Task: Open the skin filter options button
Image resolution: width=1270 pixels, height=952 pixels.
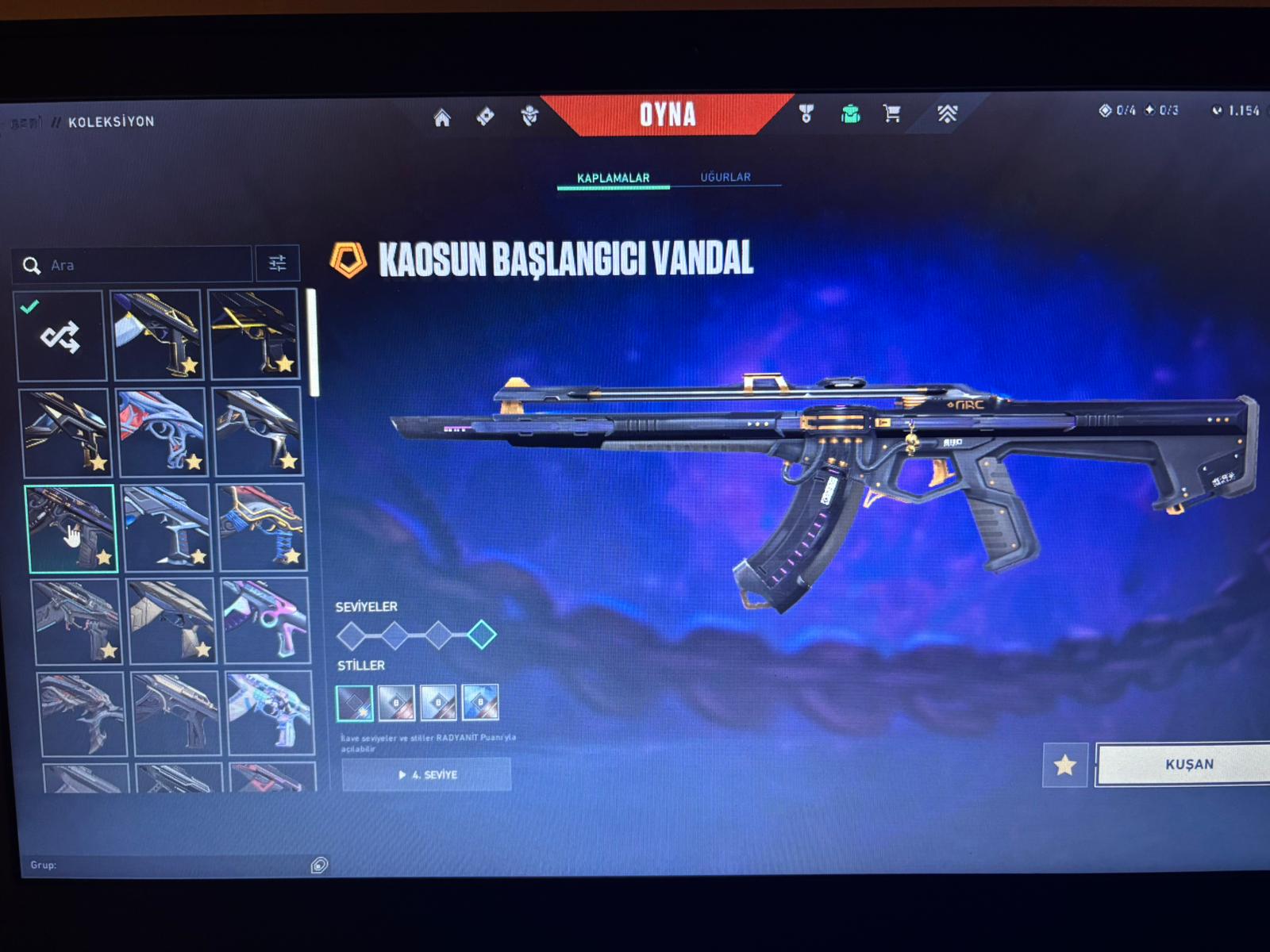Action: (x=277, y=263)
